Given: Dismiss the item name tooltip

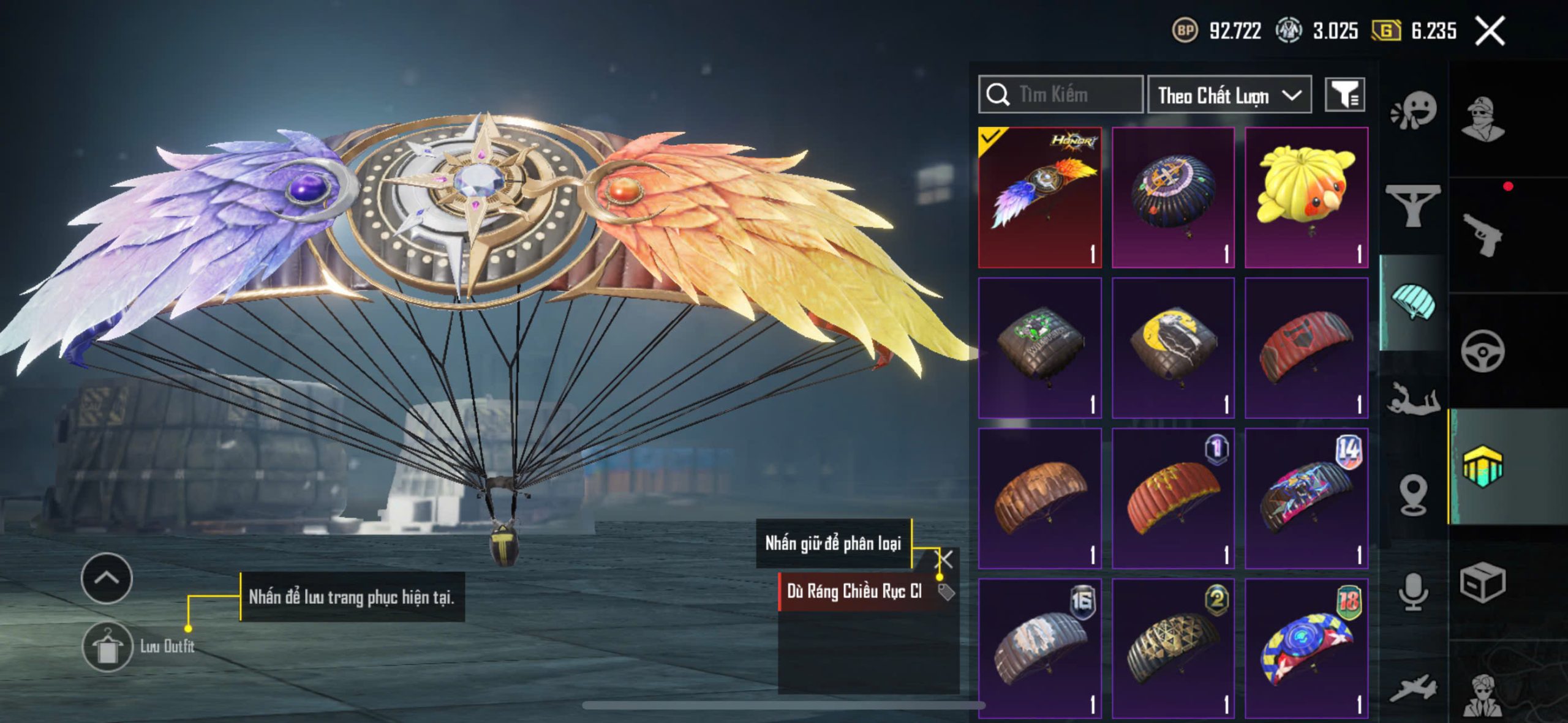Looking at the screenshot, I should pyautogui.click(x=946, y=558).
